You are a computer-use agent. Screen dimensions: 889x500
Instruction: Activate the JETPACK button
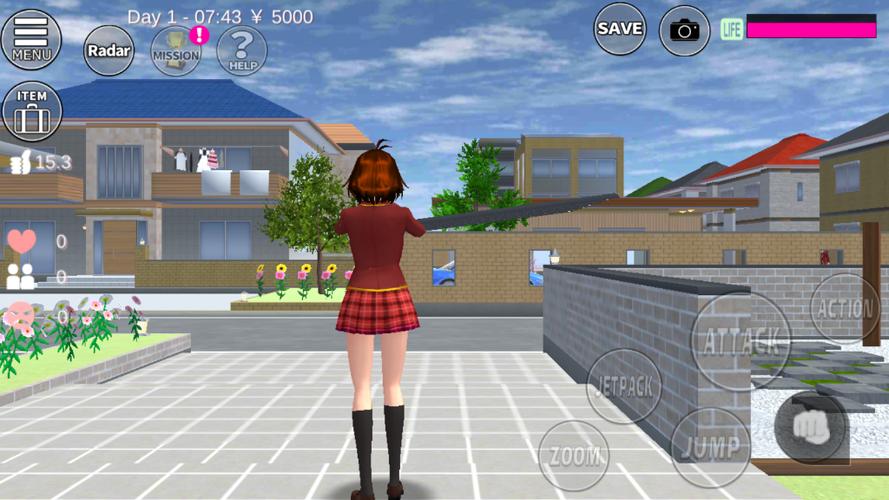coord(623,386)
